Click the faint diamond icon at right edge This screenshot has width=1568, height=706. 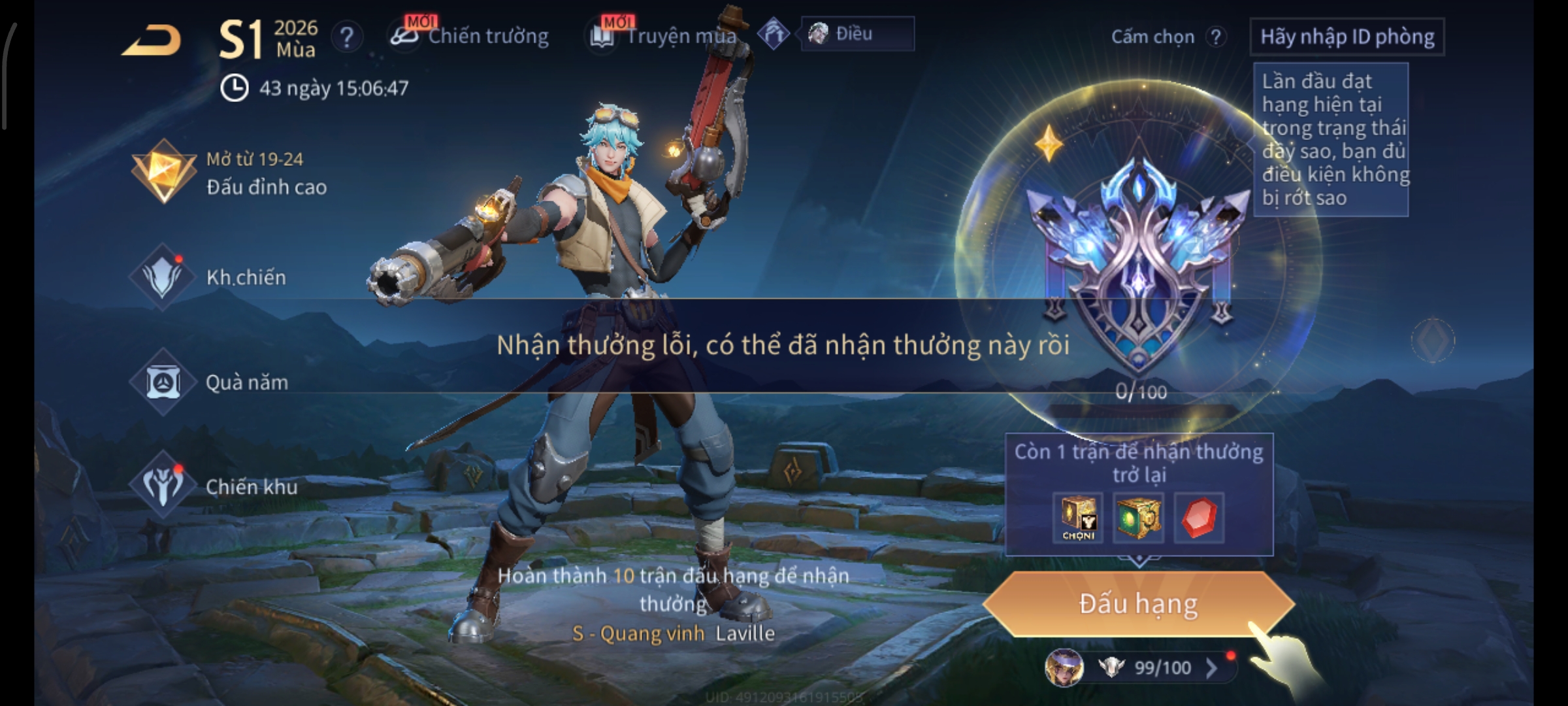pyautogui.click(x=1433, y=340)
